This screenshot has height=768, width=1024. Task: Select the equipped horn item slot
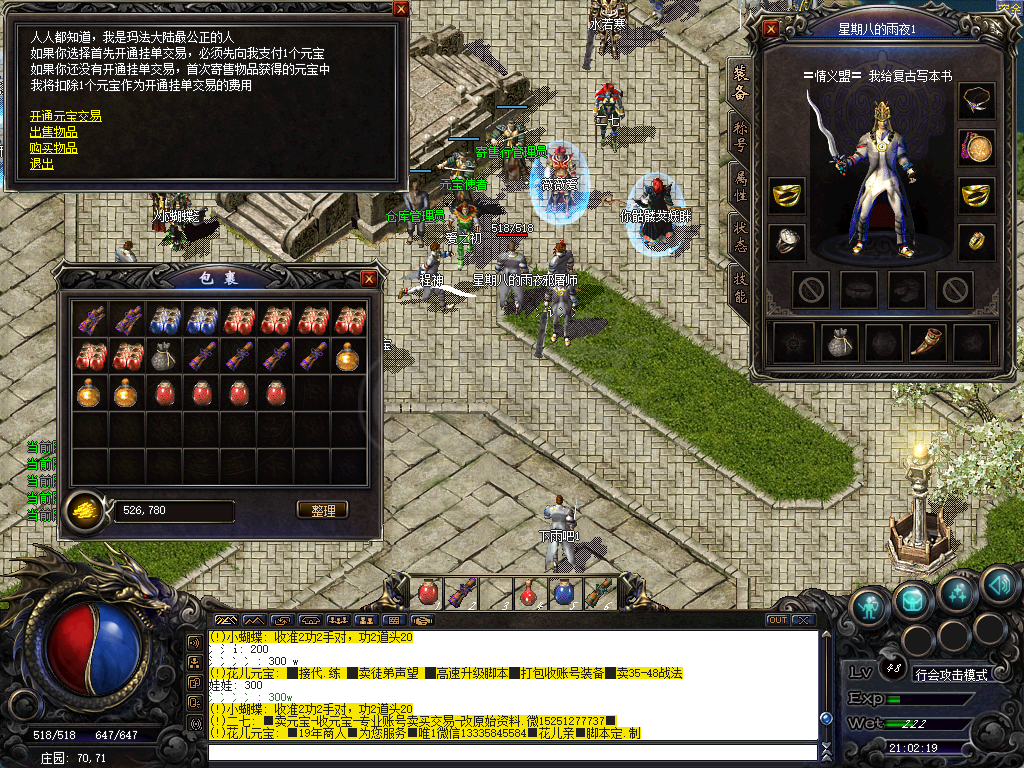[926, 343]
